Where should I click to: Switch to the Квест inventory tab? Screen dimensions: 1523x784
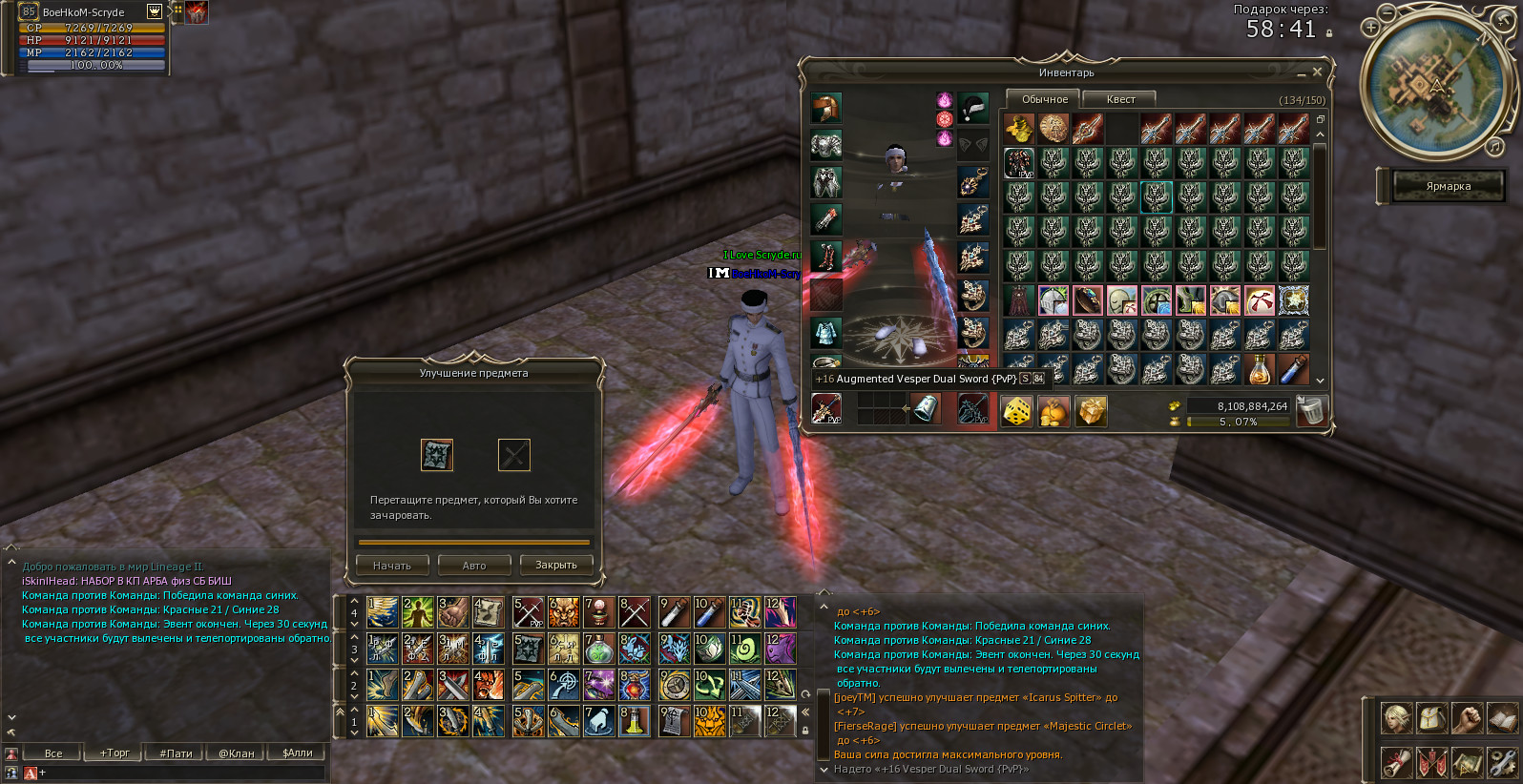tap(1120, 99)
